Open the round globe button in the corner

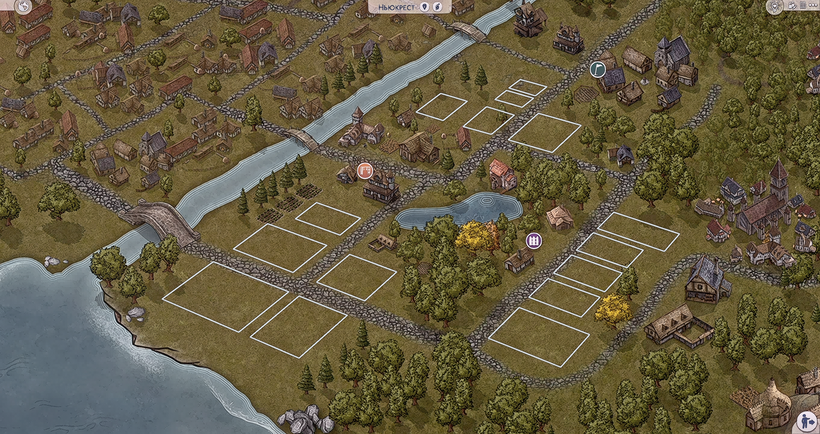(23, 7)
